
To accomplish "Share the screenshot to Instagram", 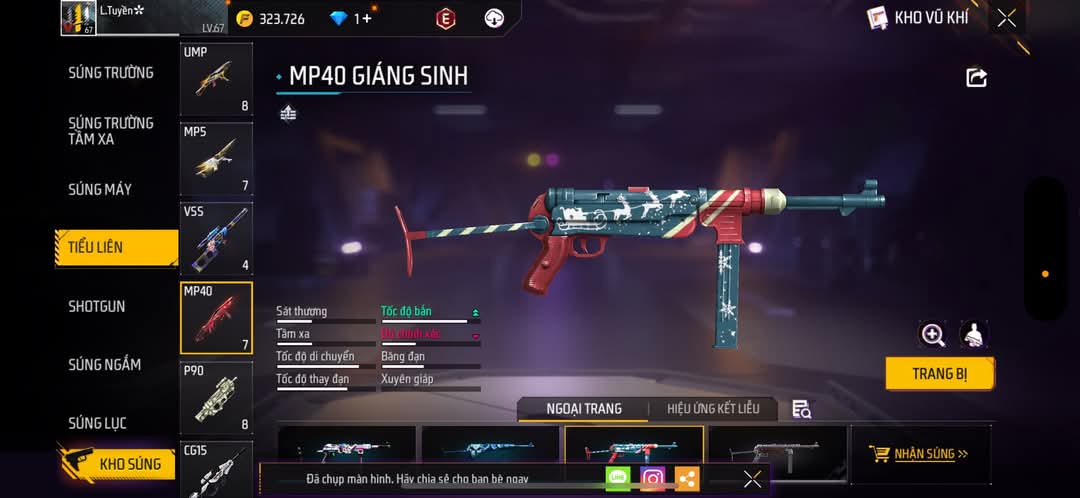I will 653,479.
